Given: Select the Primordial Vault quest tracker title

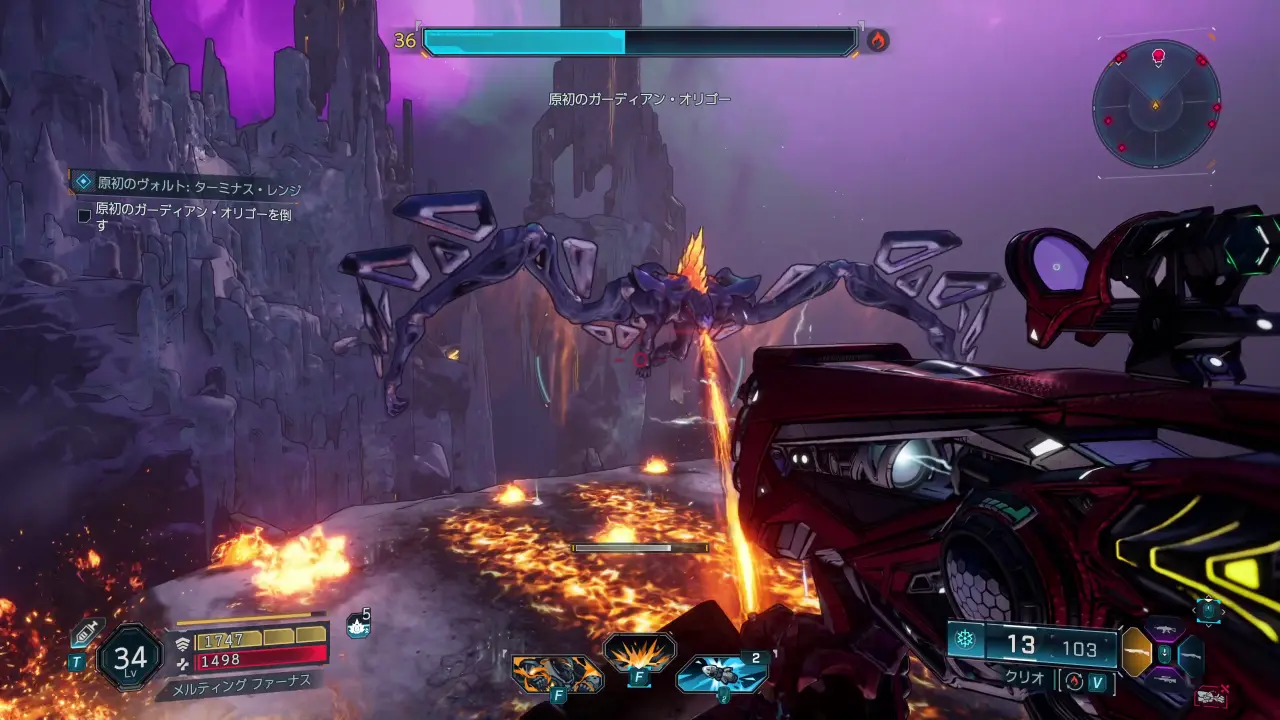Looking at the screenshot, I should tap(199, 185).
